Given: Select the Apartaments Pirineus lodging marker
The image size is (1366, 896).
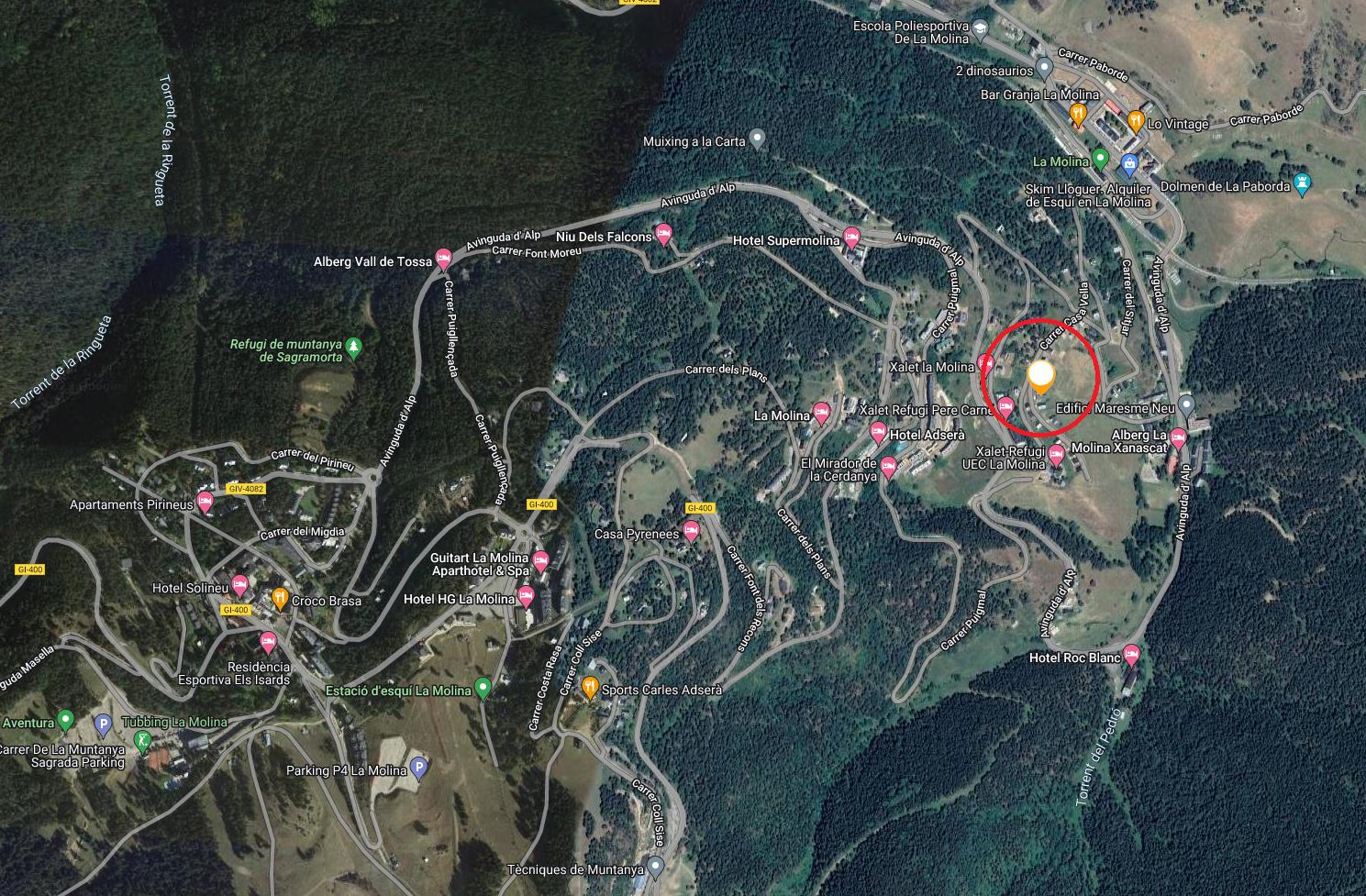Looking at the screenshot, I should pos(205,502).
